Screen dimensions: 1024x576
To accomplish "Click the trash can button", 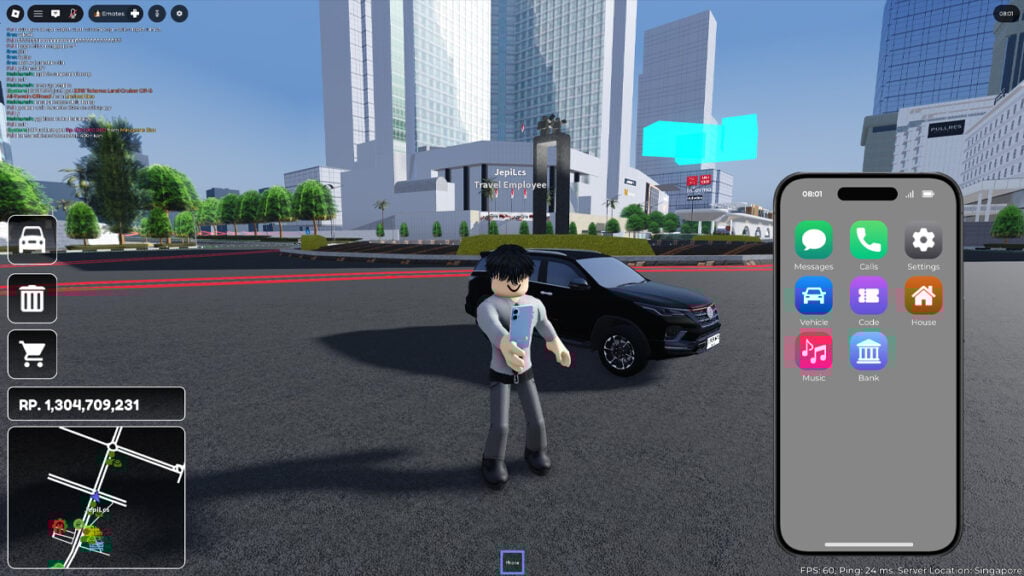I will (x=32, y=297).
